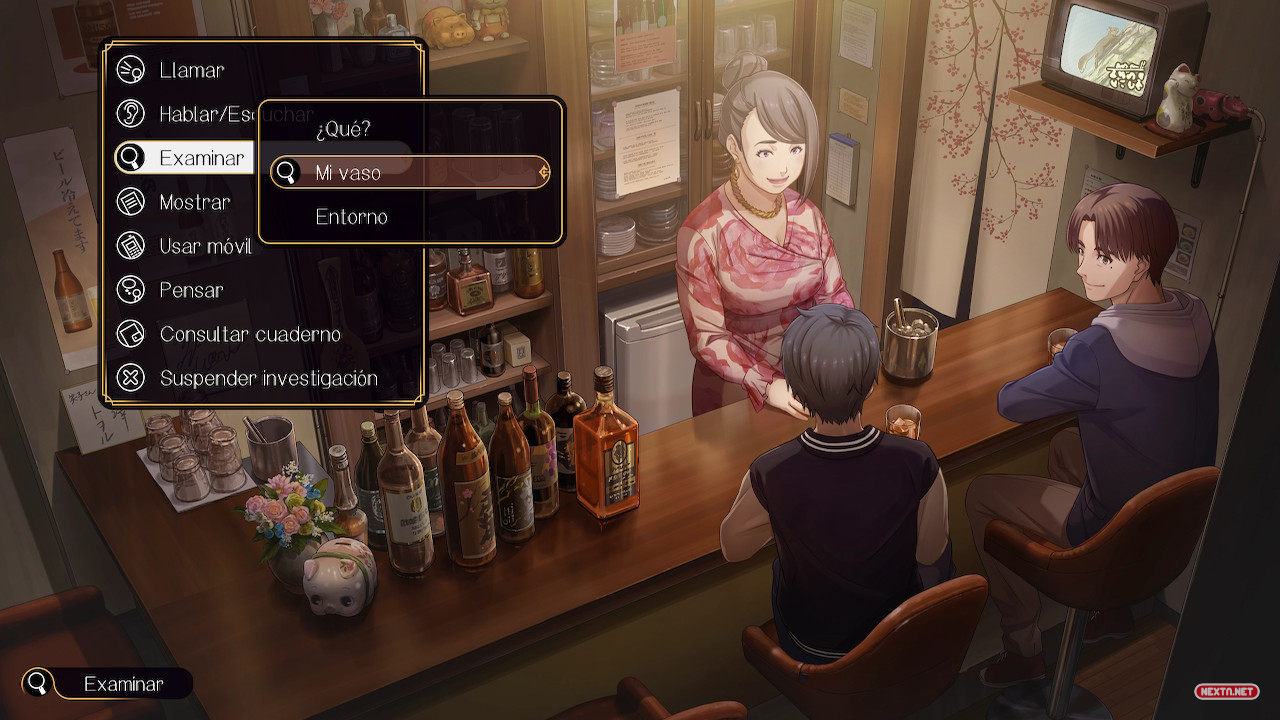Choose Entorno in the submenu

coord(351,216)
